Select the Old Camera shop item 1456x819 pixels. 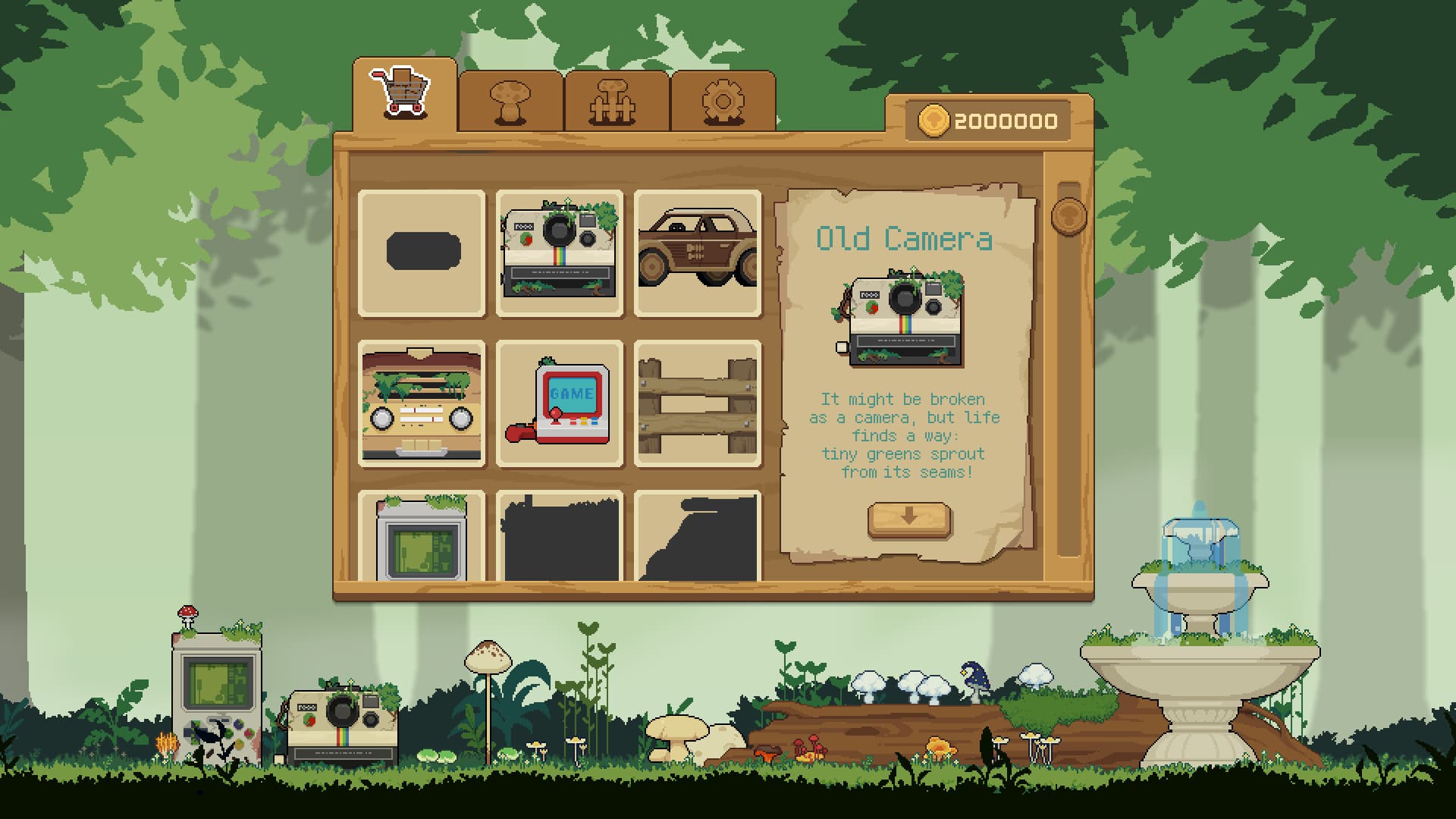tap(560, 253)
